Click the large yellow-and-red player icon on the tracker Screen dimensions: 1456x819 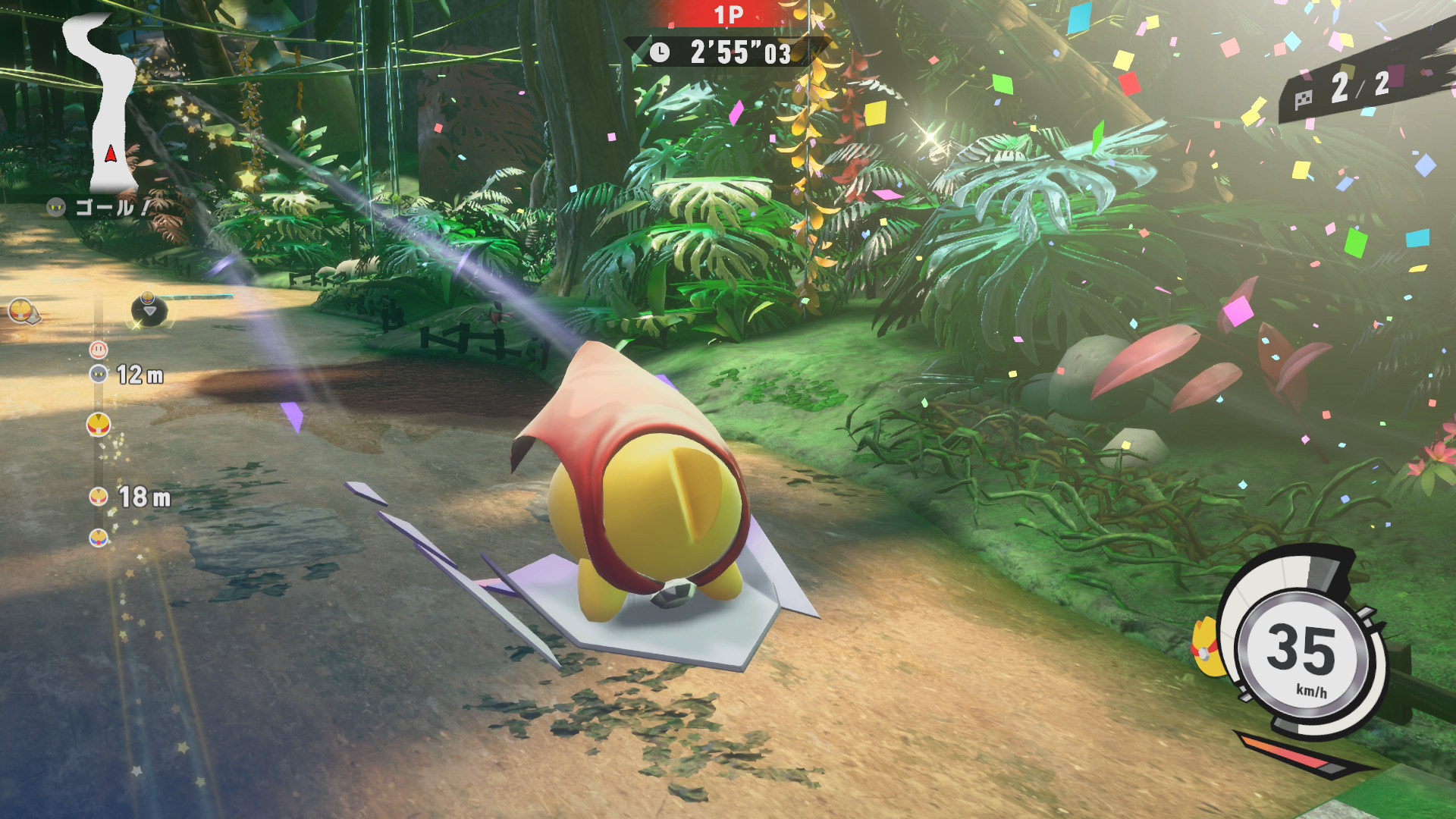[99, 425]
